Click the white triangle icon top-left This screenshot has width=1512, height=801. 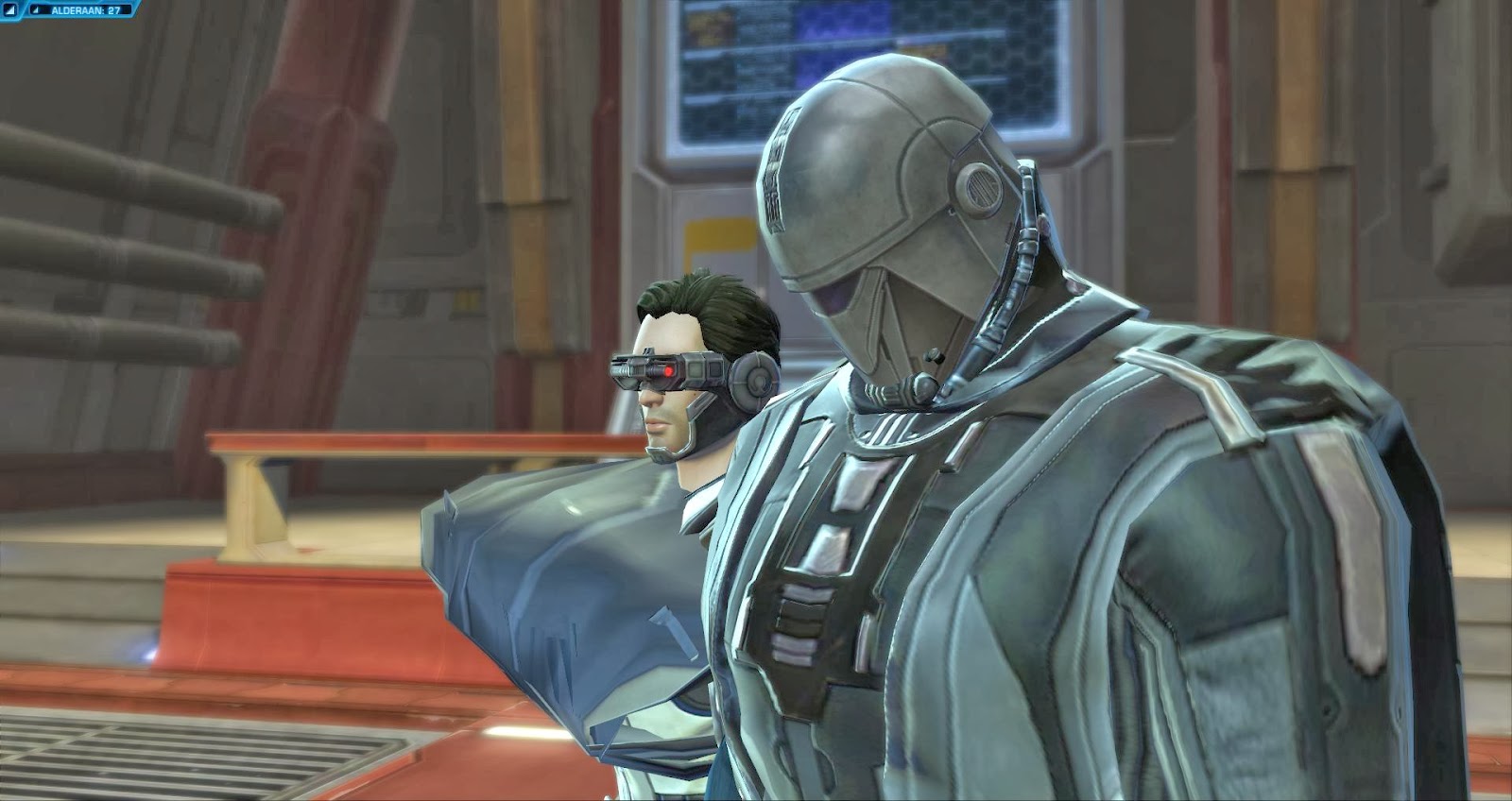click(10, 9)
